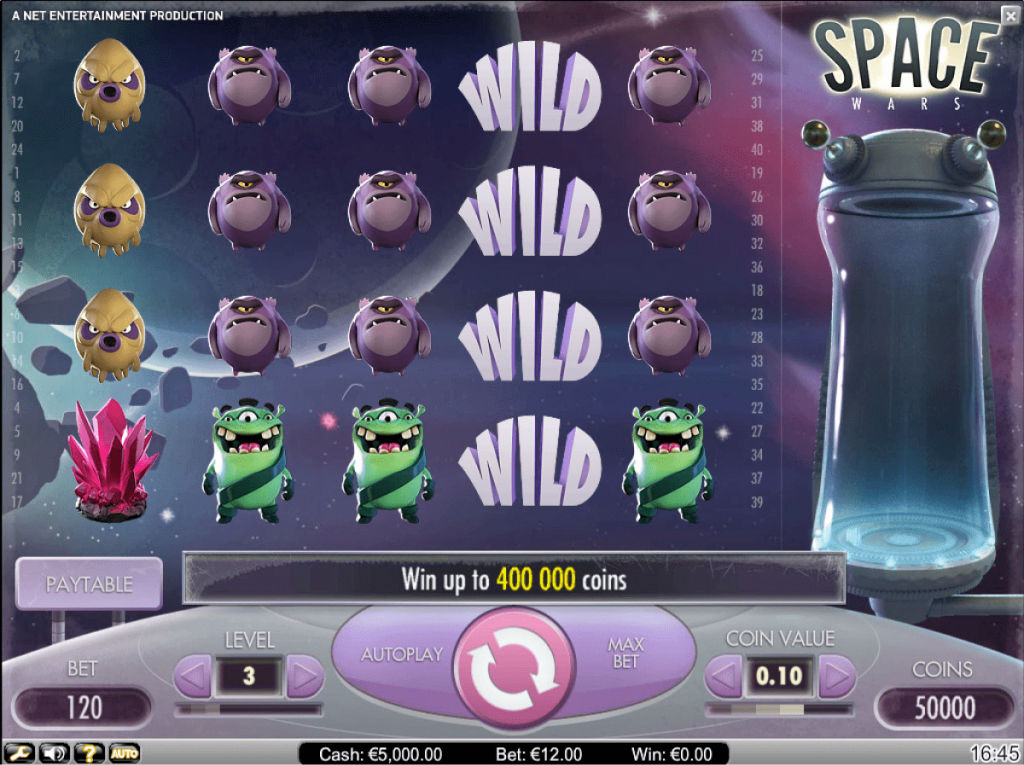The width and height of the screenshot is (1024, 765).
Task: Raise the coin value
Action: pyautogui.click(x=837, y=677)
